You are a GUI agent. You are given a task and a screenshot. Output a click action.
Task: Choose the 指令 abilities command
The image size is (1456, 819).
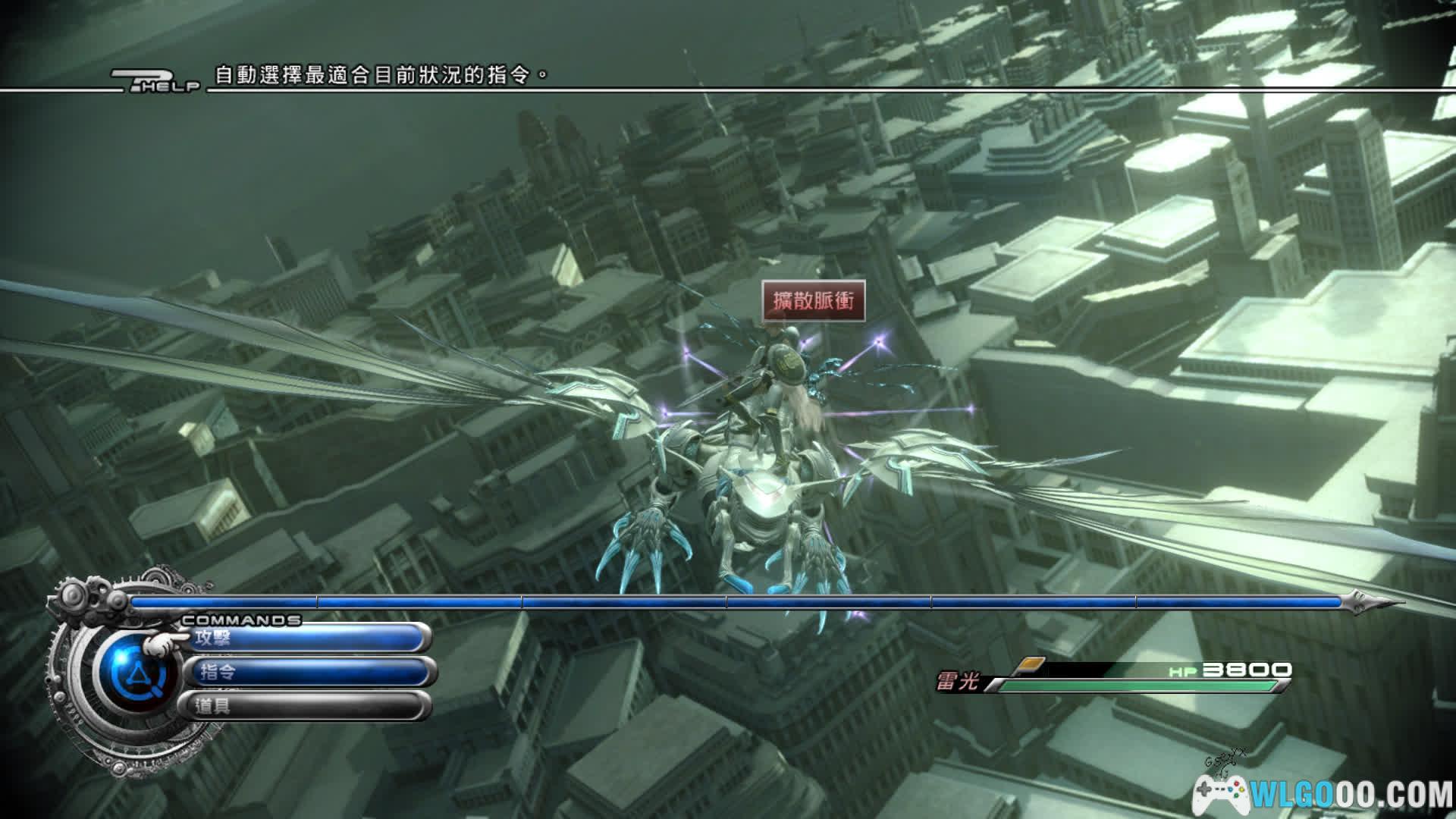307,672
